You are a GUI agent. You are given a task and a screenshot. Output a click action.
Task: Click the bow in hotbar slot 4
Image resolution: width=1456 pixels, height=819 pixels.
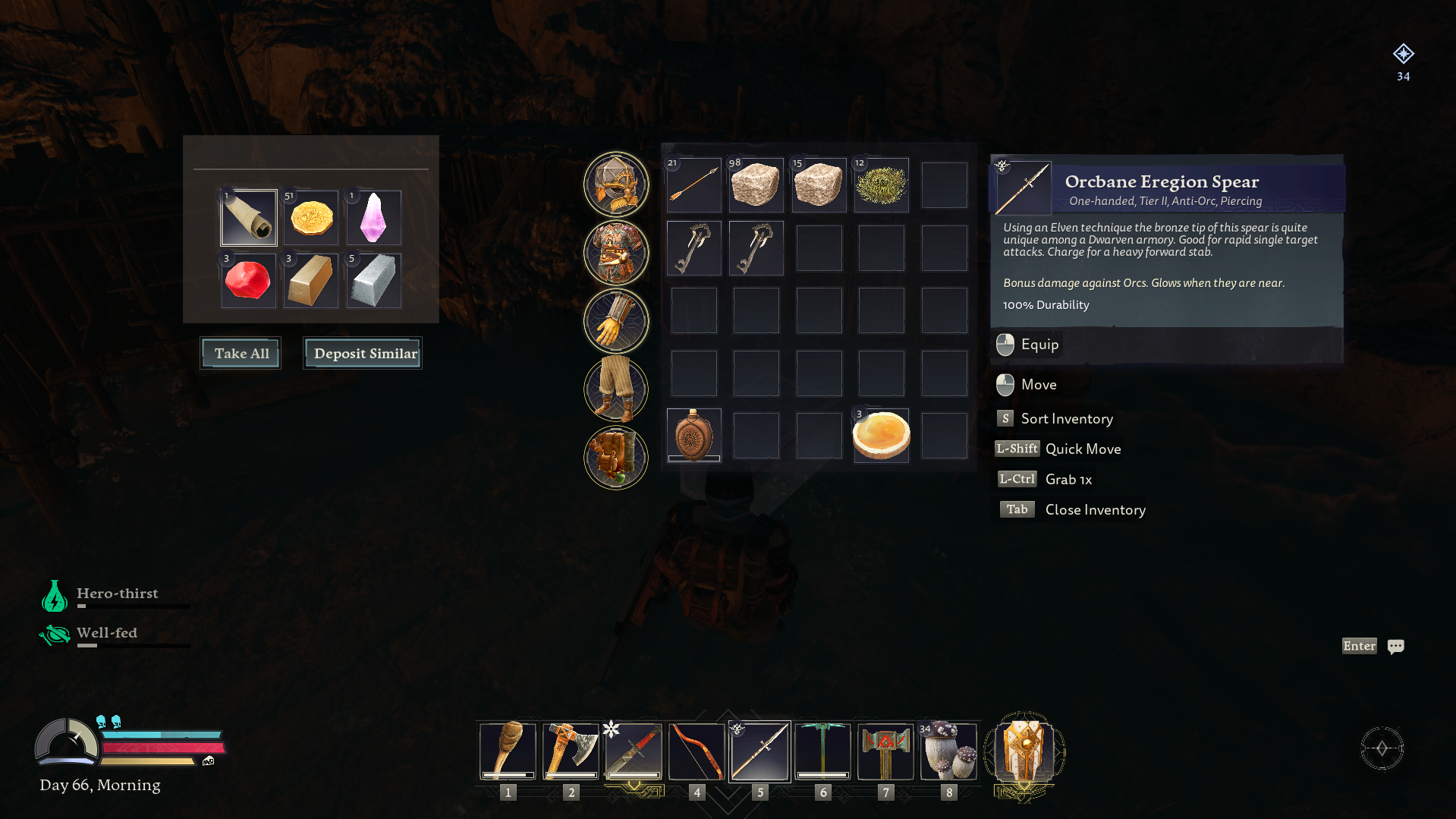697,751
